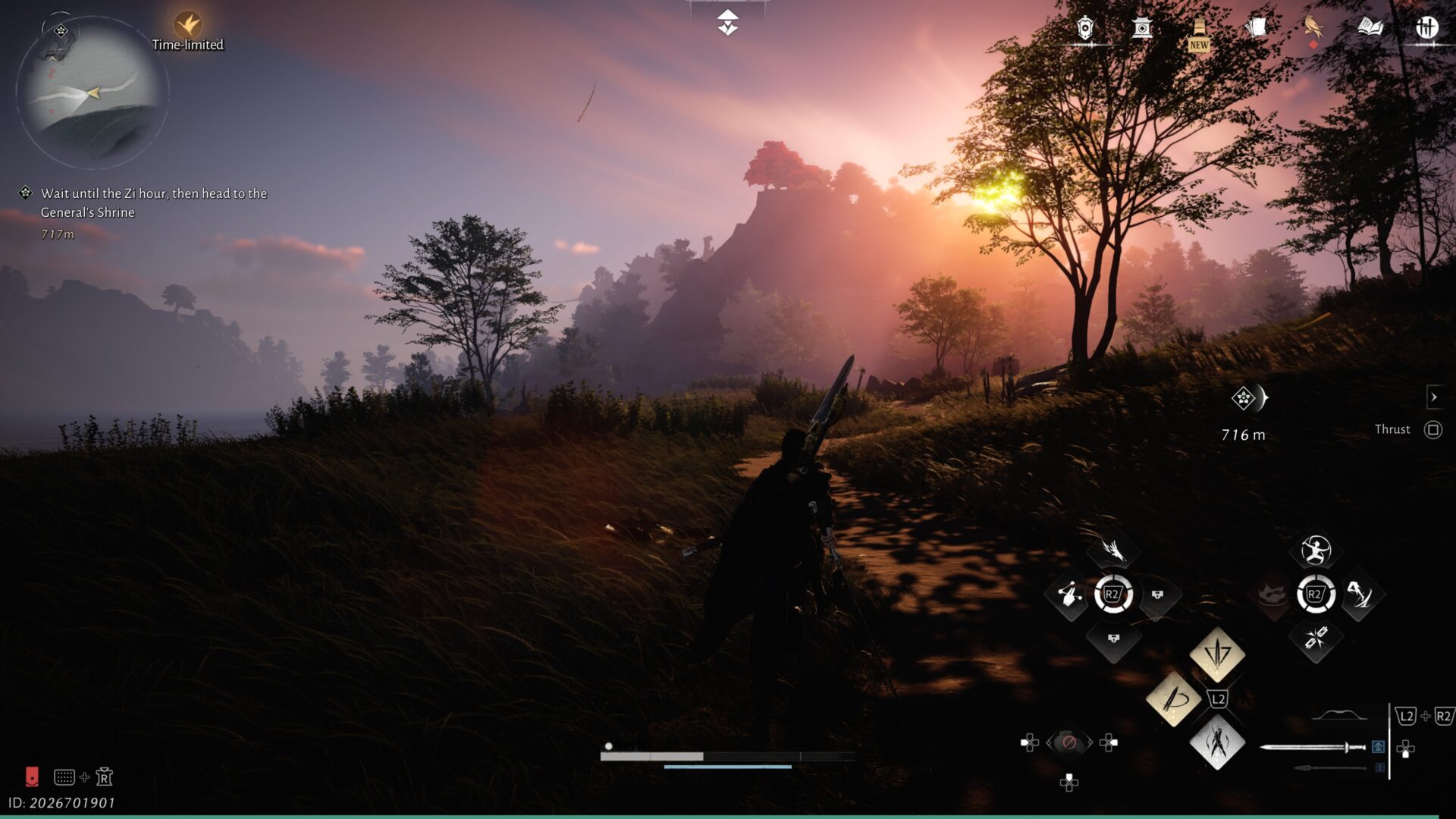Open the circular minimap
This screenshot has height=819, width=1456.
(x=91, y=93)
